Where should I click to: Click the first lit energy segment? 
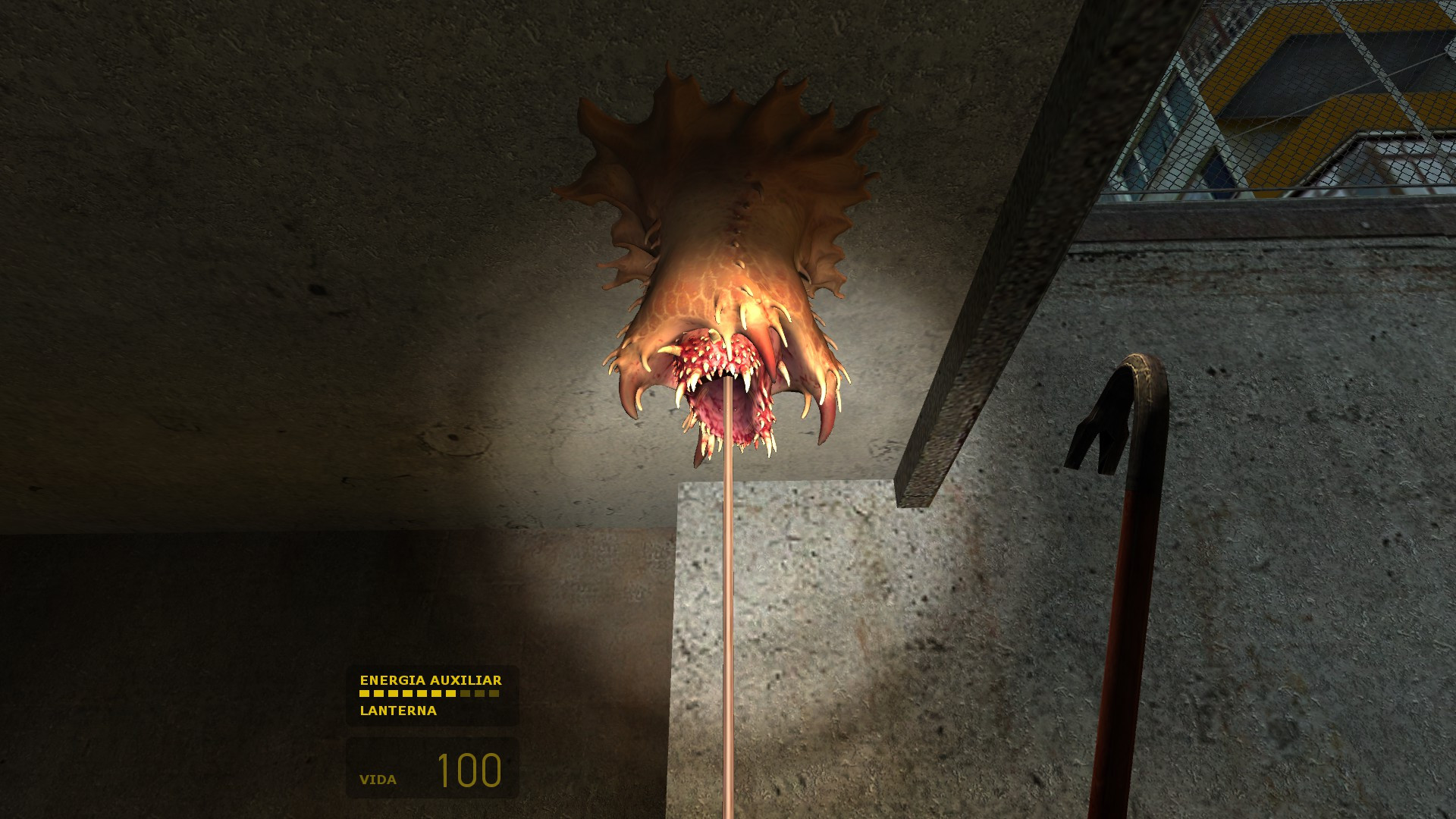(364, 693)
